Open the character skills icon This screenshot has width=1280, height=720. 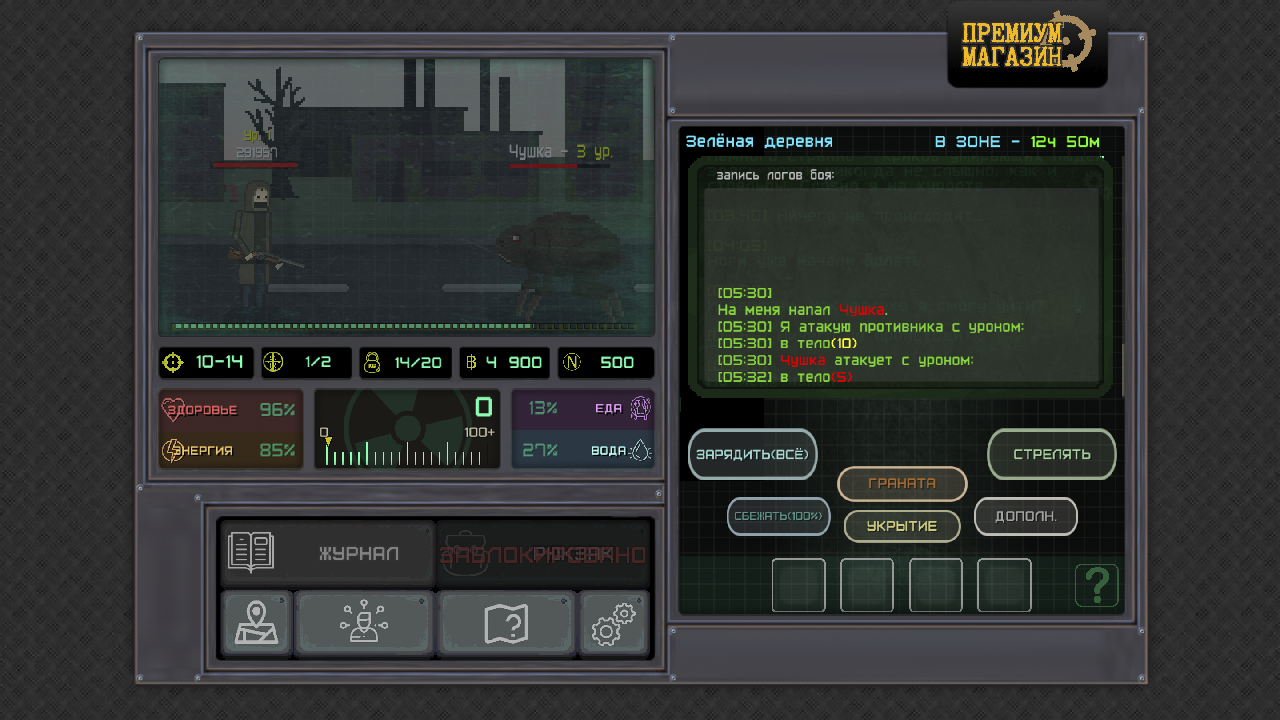click(364, 623)
